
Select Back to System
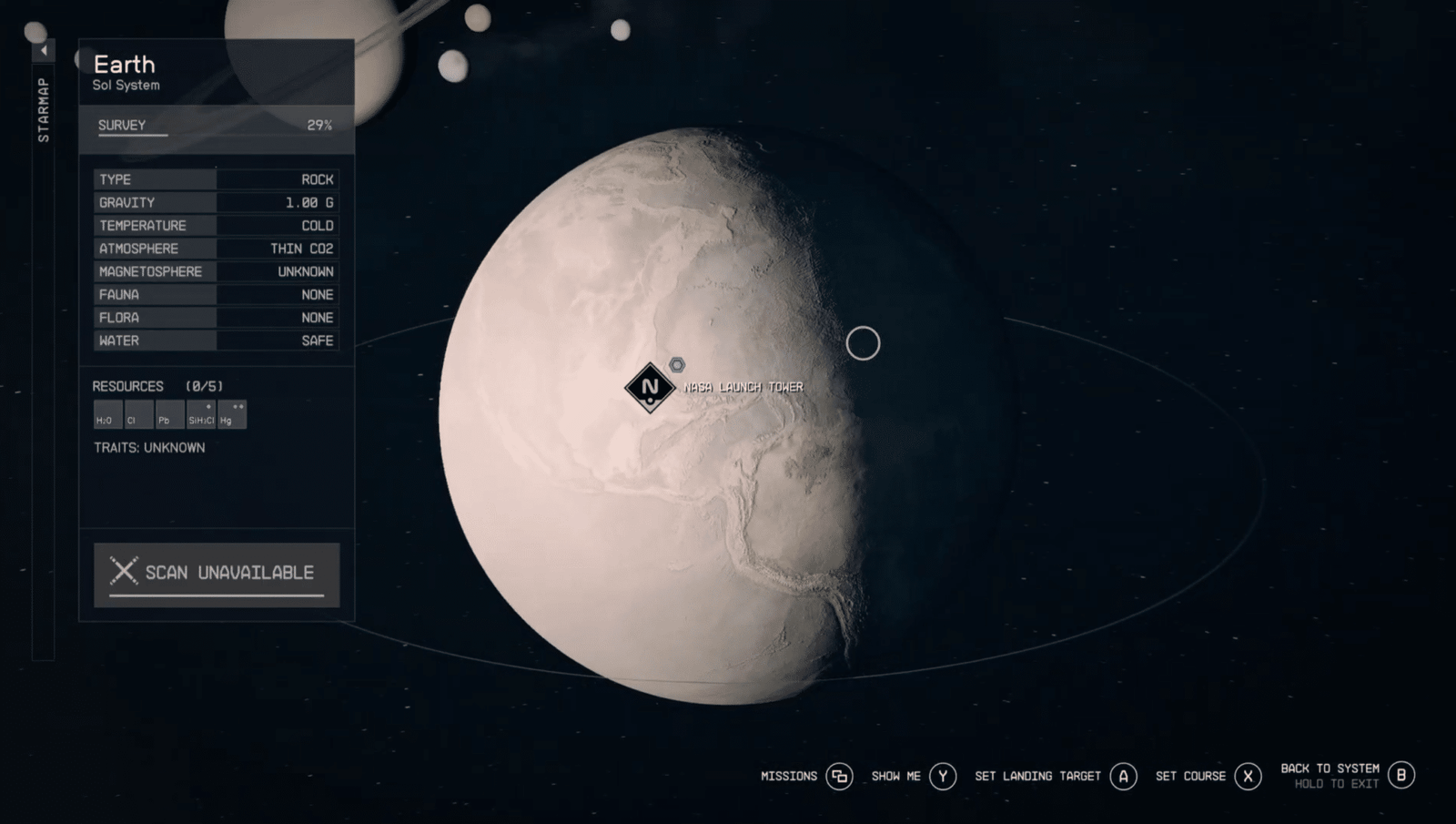point(1330,768)
